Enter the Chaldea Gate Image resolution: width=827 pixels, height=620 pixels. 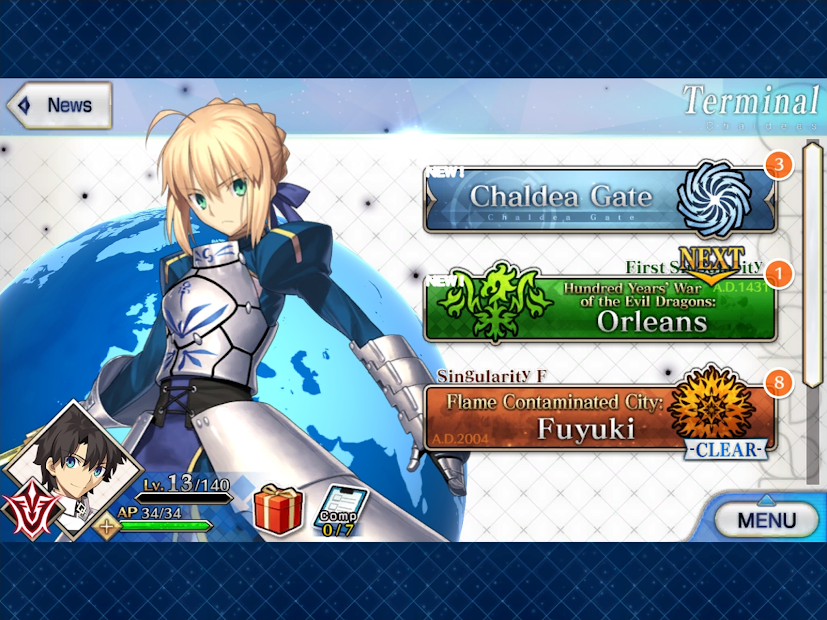coord(600,198)
